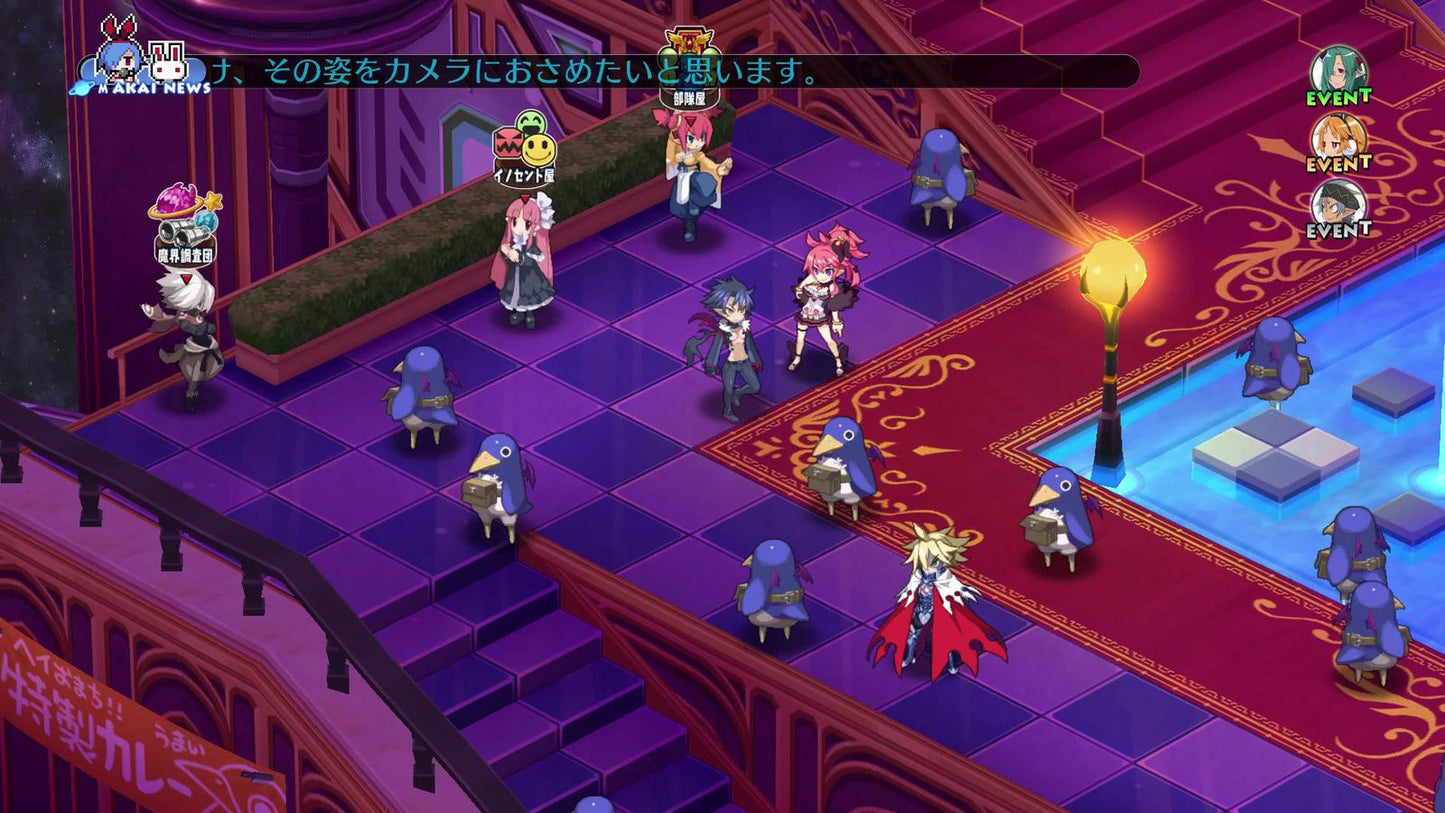The width and height of the screenshot is (1445, 813).
Task: Click the green-haired character's EVENT portrait
Action: coord(1339,71)
